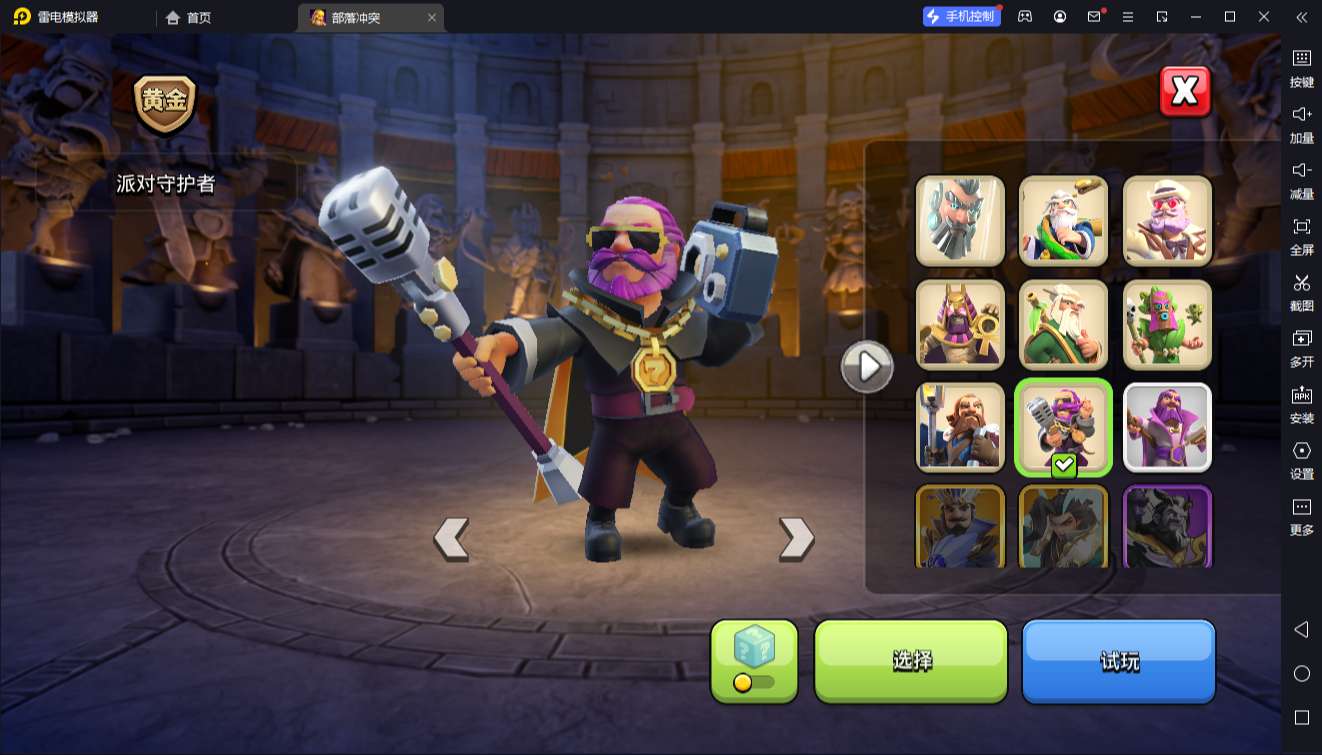1322x755 pixels.
Task: Show the previous skin with left arrow
Action: [x=451, y=539]
